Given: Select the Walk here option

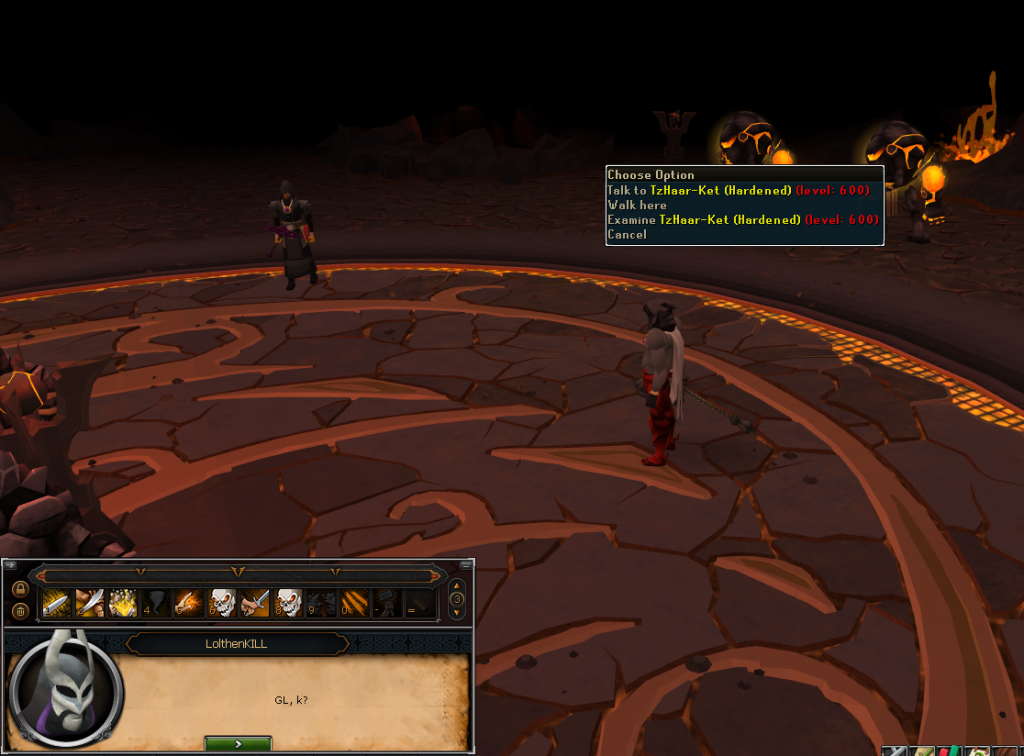Looking at the screenshot, I should (x=637, y=205).
